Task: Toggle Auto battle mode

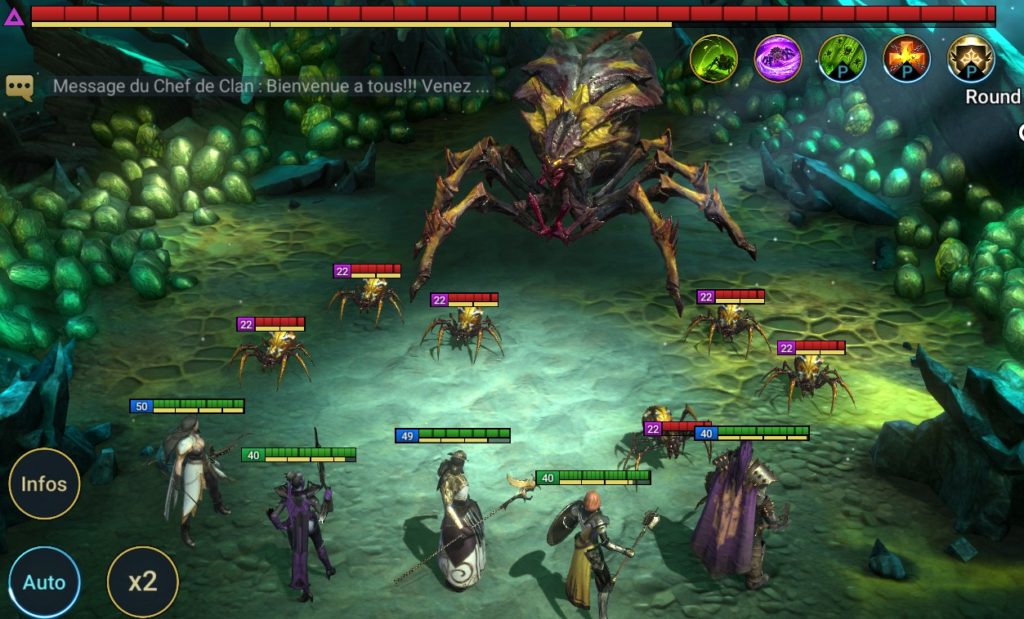Action: click(x=44, y=582)
